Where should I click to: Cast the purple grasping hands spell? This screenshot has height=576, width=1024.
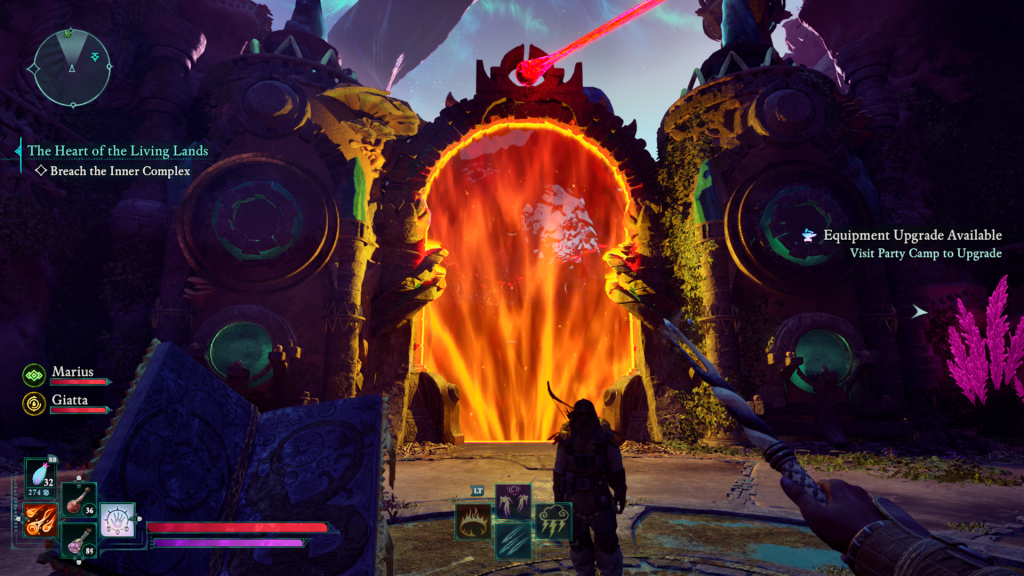(x=513, y=501)
